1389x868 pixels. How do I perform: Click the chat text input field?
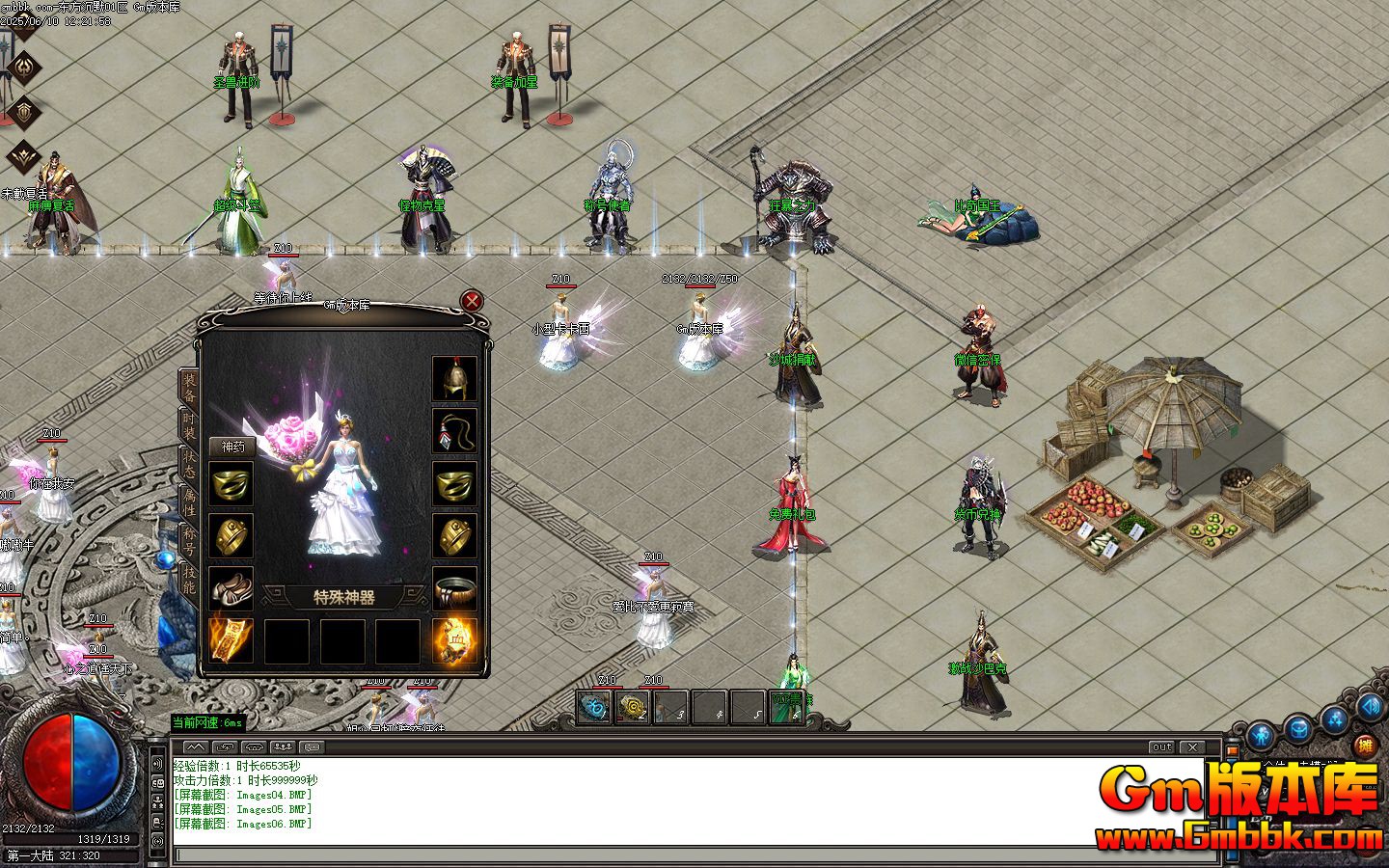(675, 854)
